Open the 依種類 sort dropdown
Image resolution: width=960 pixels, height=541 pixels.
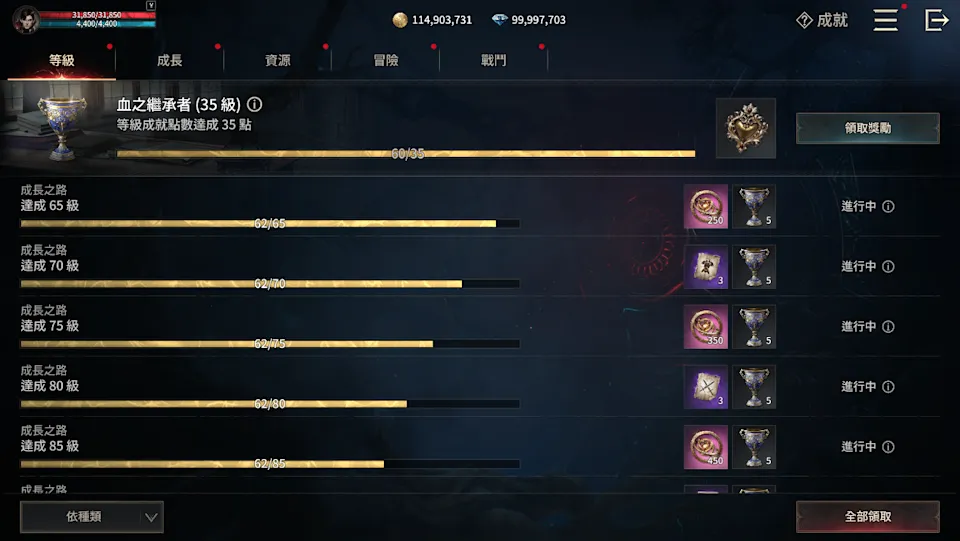pos(92,517)
